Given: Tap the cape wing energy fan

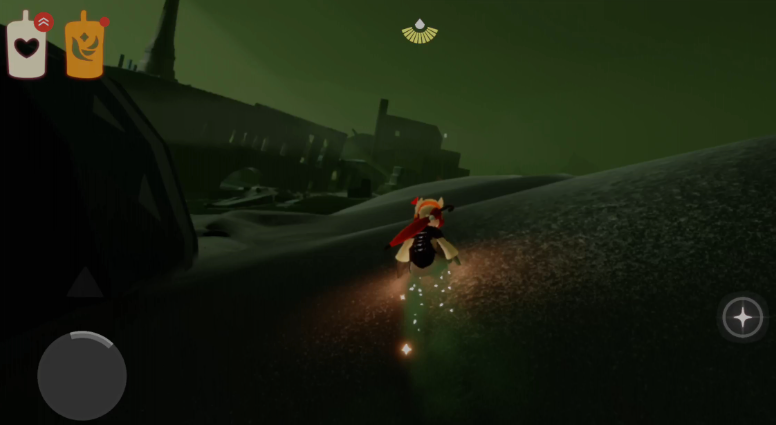Looking at the screenshot, I should tap(420, 32).
